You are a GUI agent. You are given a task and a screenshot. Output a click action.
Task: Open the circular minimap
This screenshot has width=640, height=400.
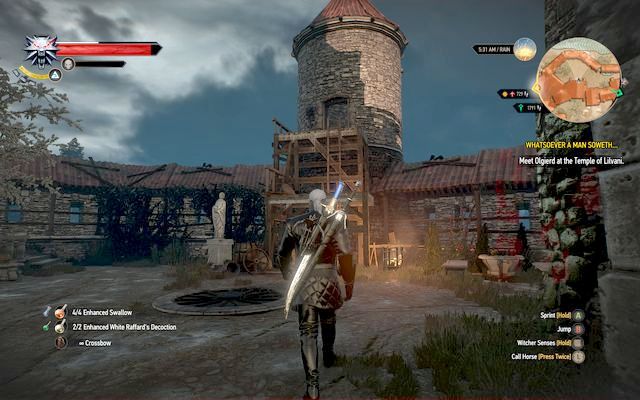(578, 78)
